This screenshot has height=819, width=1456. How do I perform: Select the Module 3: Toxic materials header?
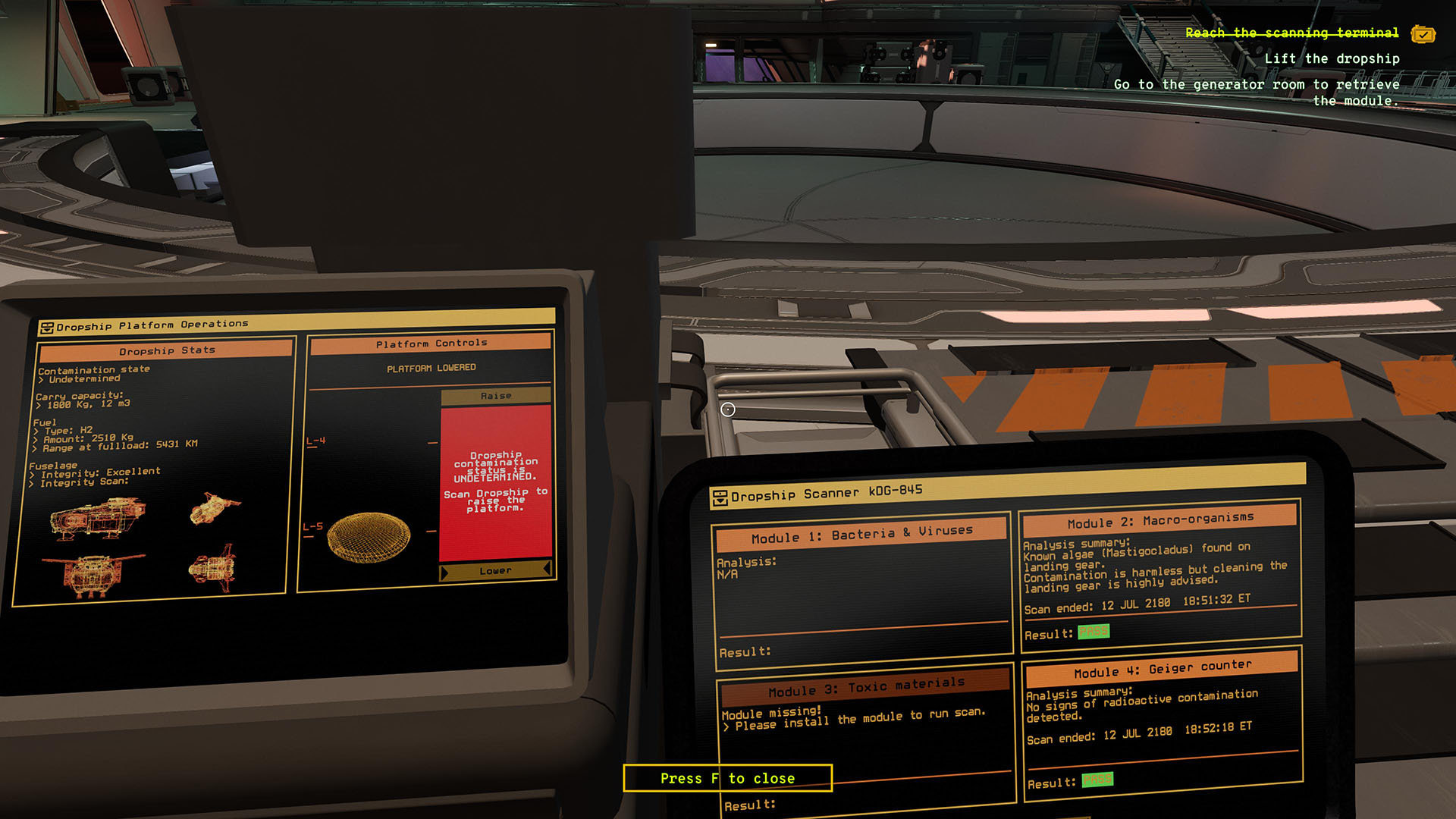tap(868, 685)
